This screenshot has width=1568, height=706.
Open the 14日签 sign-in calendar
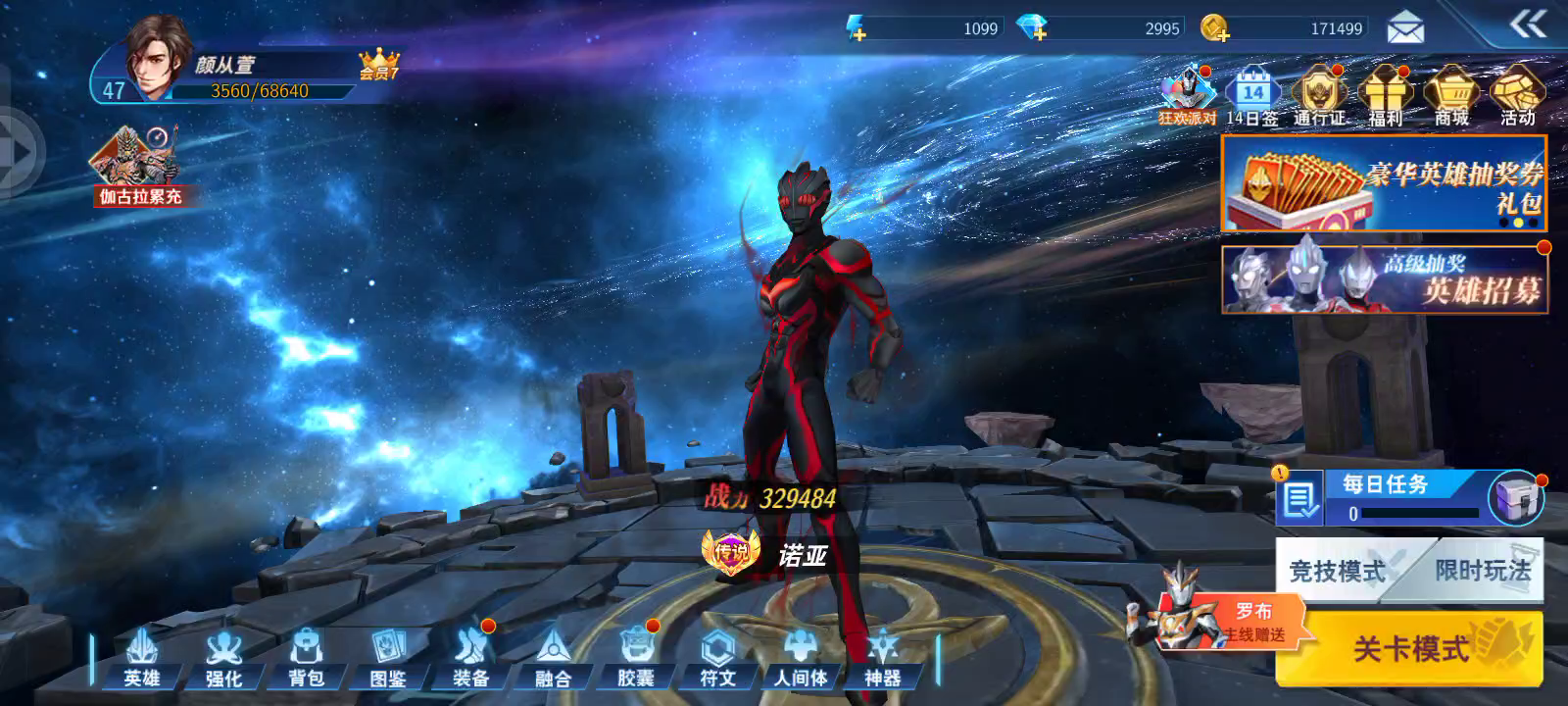pos(1252,96)
